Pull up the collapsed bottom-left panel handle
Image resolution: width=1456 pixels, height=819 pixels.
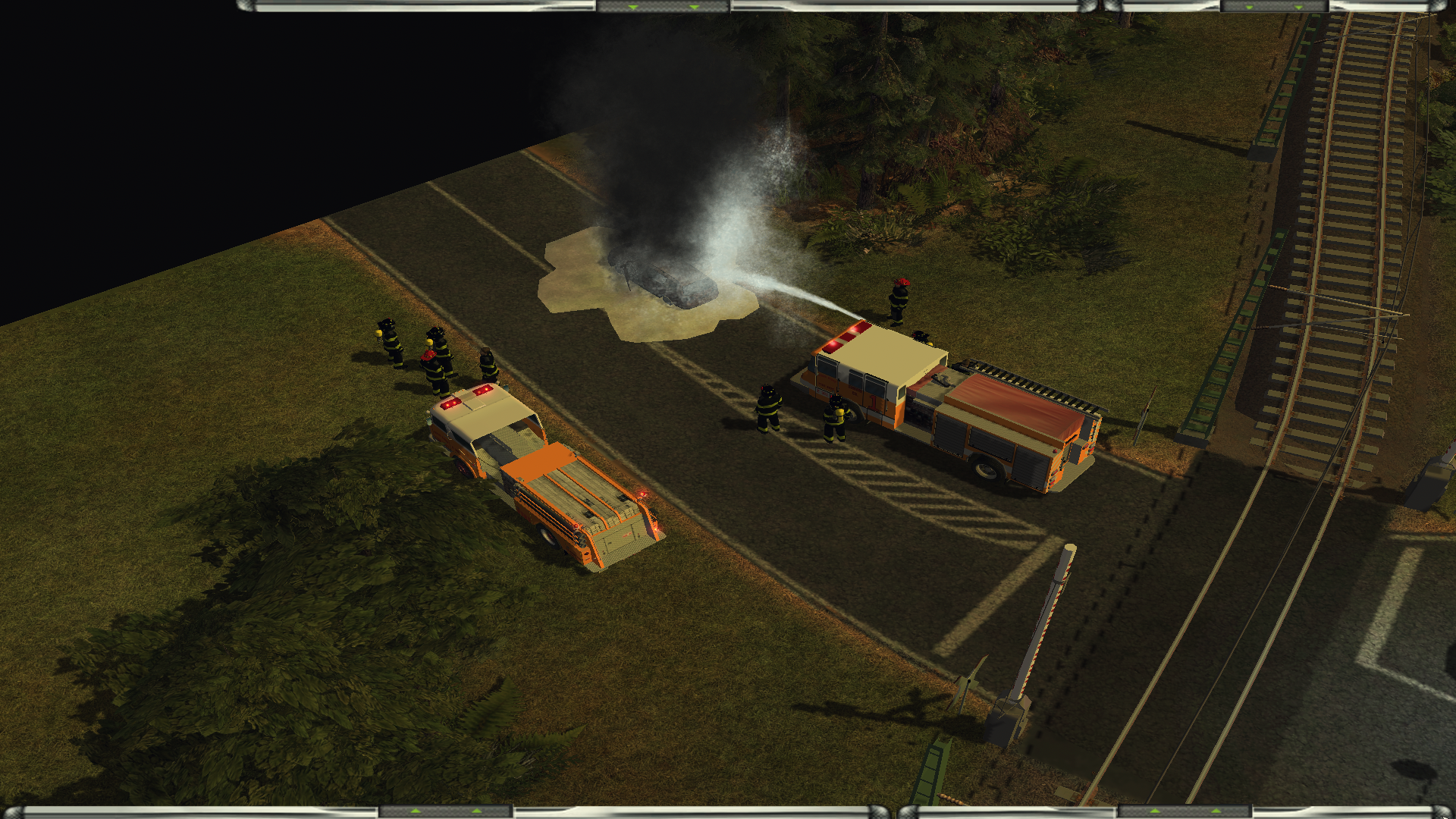446,812
